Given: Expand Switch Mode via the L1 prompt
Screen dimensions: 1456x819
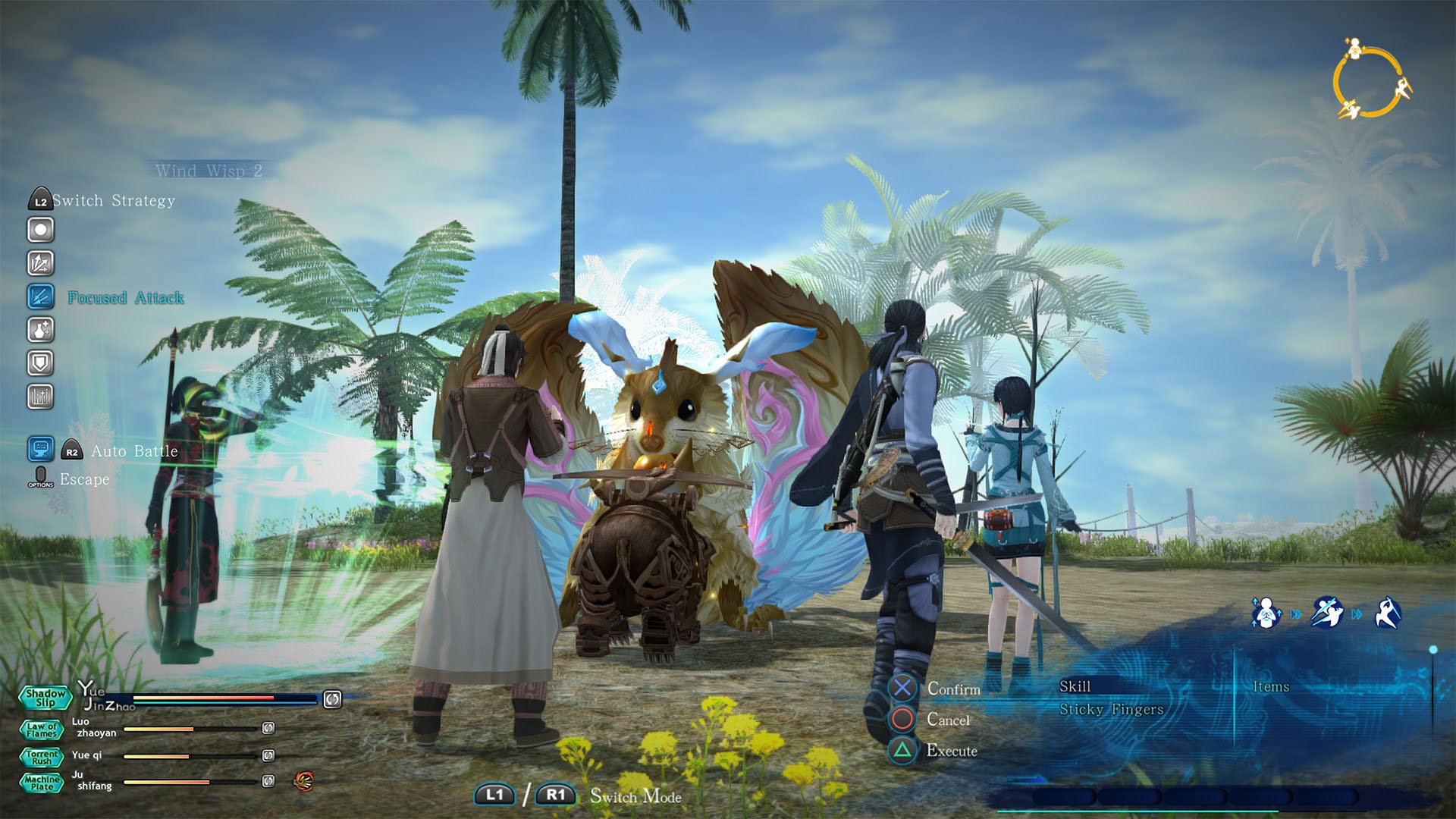Looking at the screenshot, I should point(497,795).
